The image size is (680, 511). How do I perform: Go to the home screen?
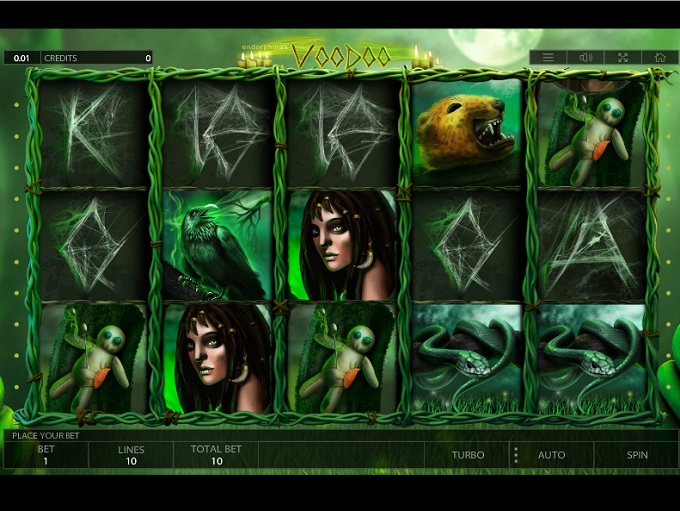pyautogui.click(x=660, y=58)
